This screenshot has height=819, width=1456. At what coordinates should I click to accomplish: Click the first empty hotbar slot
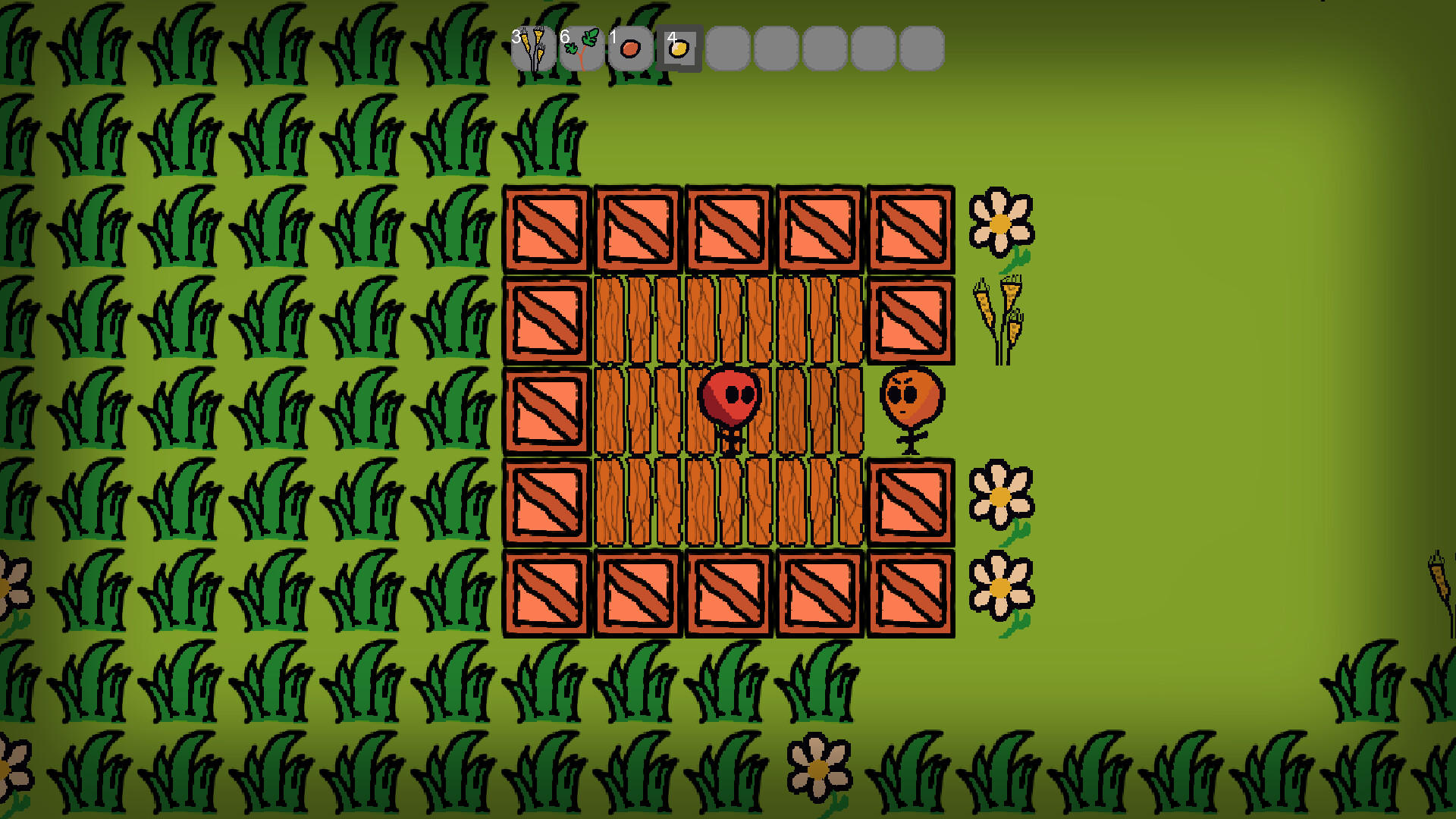click(726, 47)
